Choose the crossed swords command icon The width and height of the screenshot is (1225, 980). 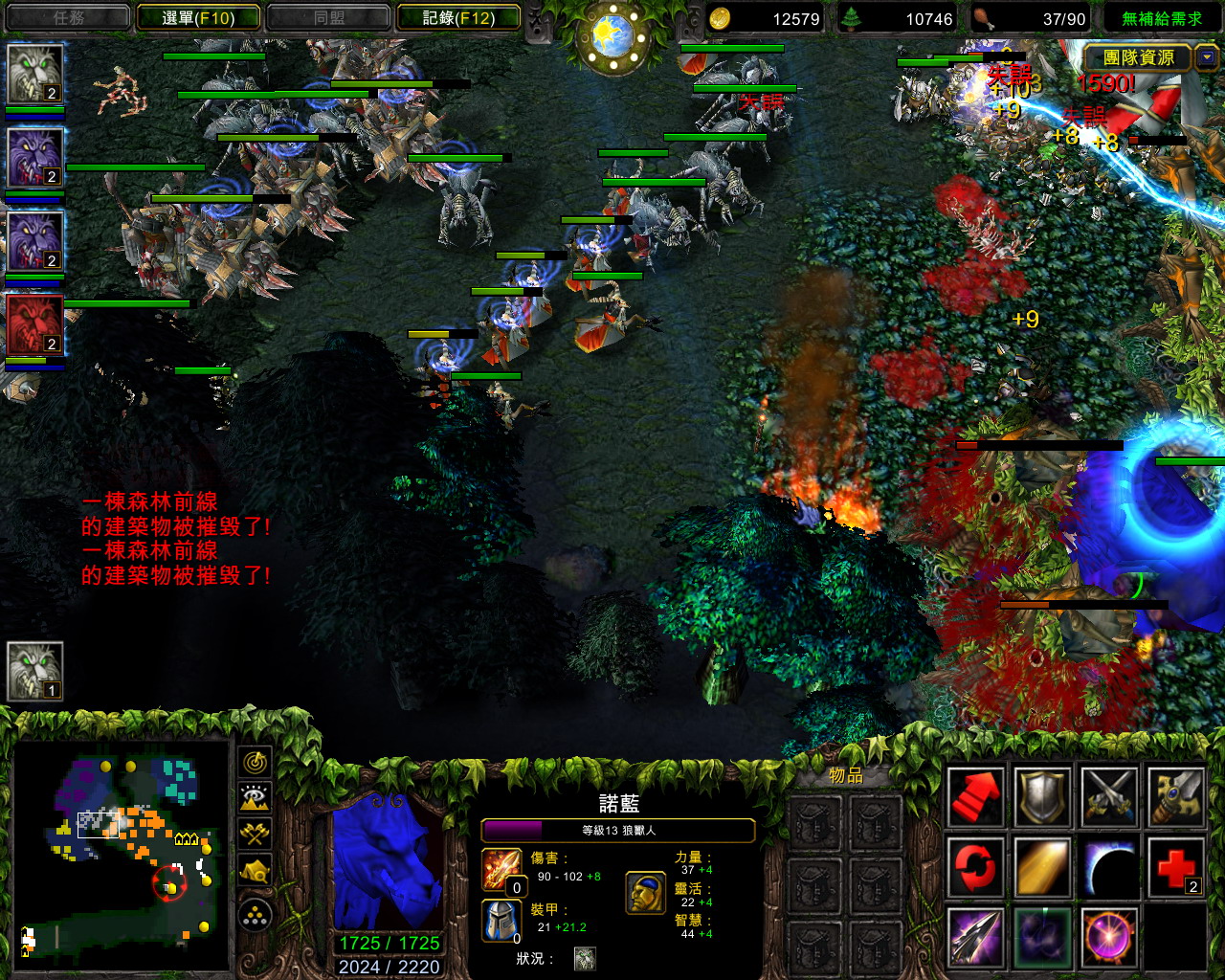tap(1109, 796)
